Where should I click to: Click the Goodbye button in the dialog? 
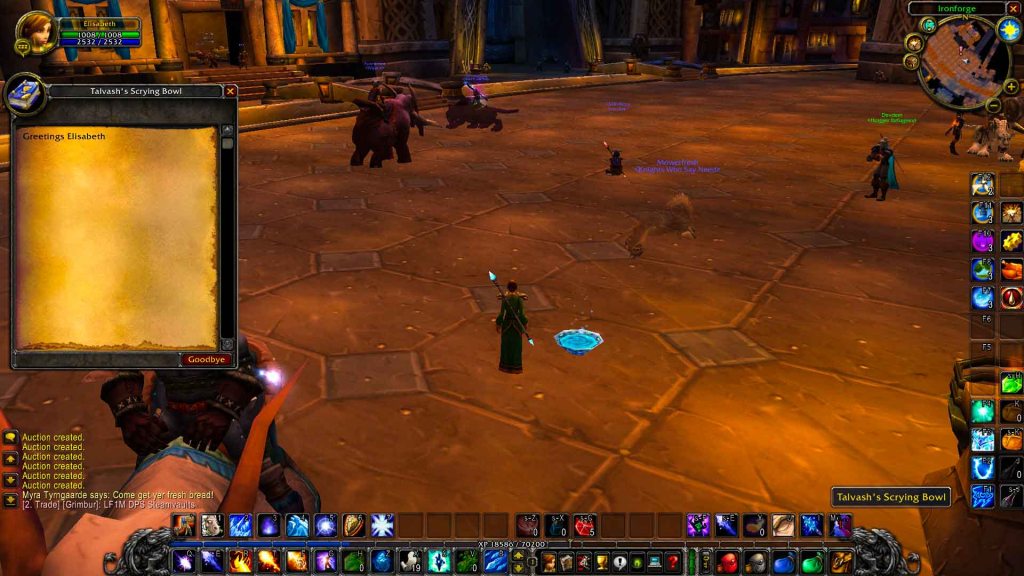click(207, 359)
